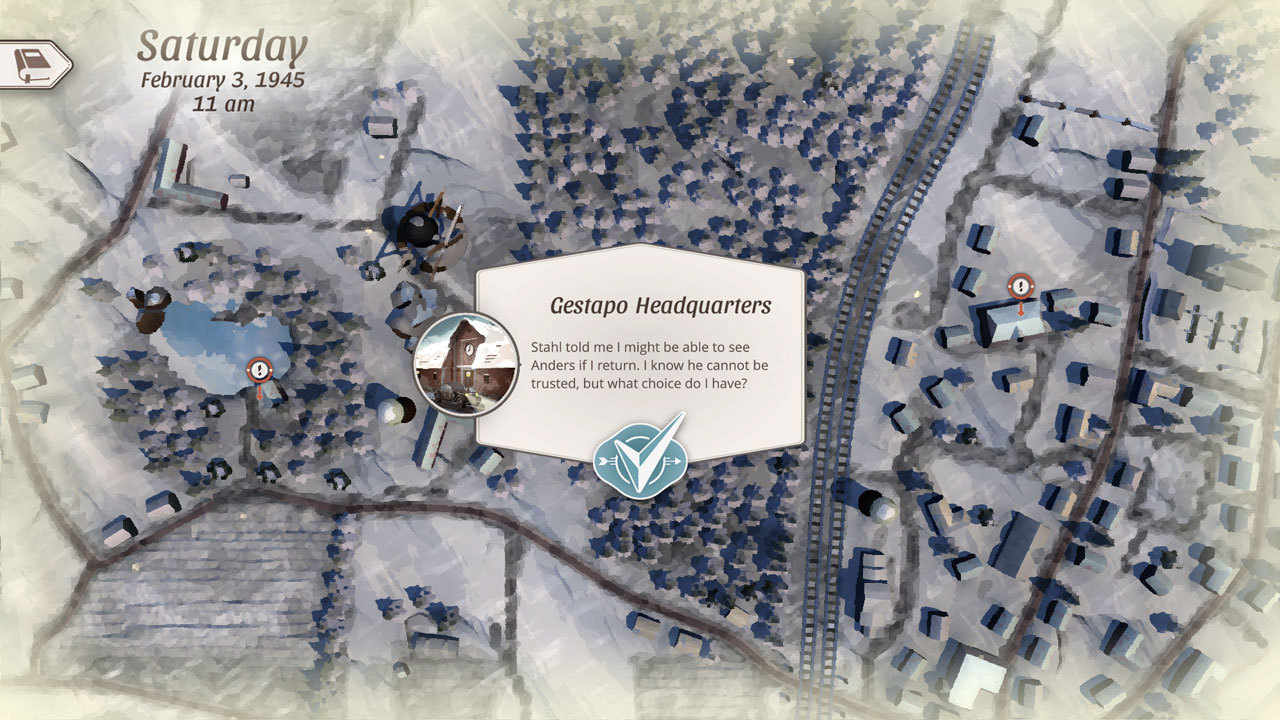The image size is (1280, 720).
Task: Select the exclamation marker in the eastern town
Action: 1019,288
